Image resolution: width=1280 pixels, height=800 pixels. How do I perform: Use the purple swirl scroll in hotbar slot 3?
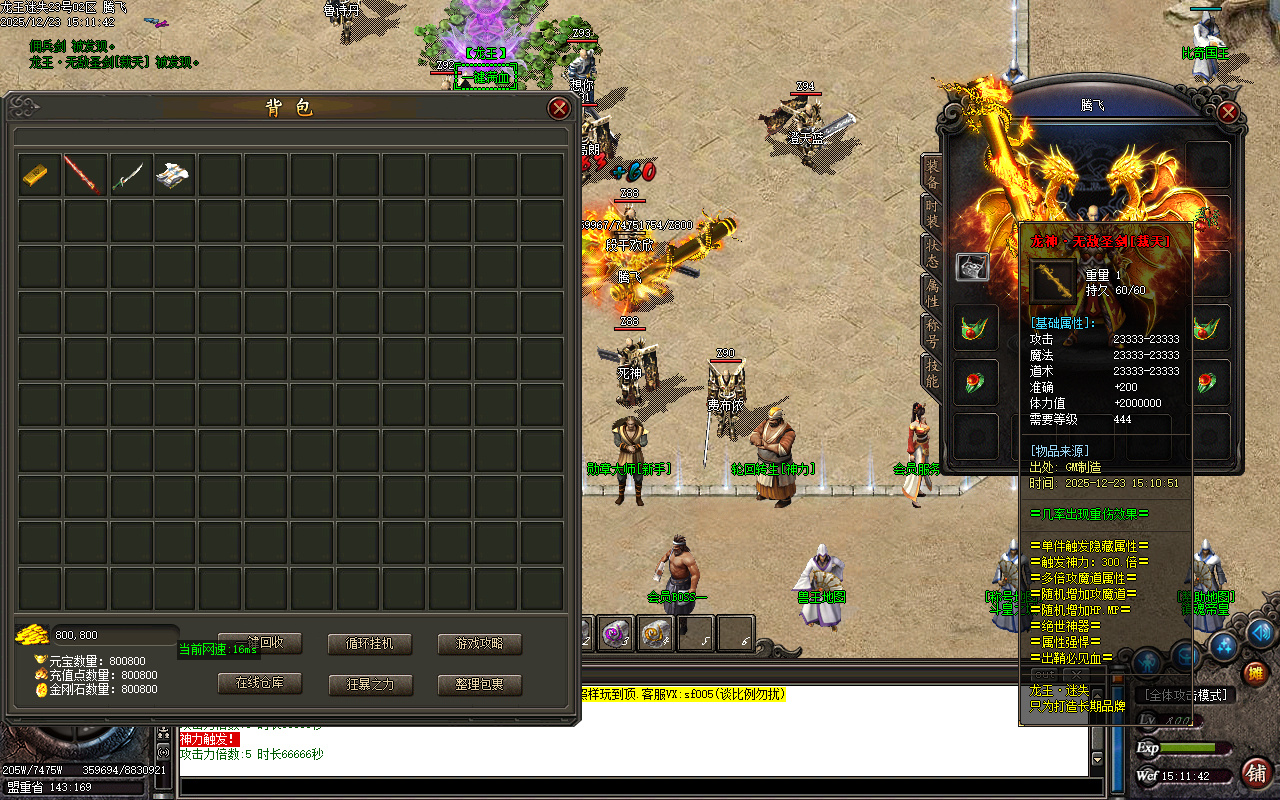point(611,633)
